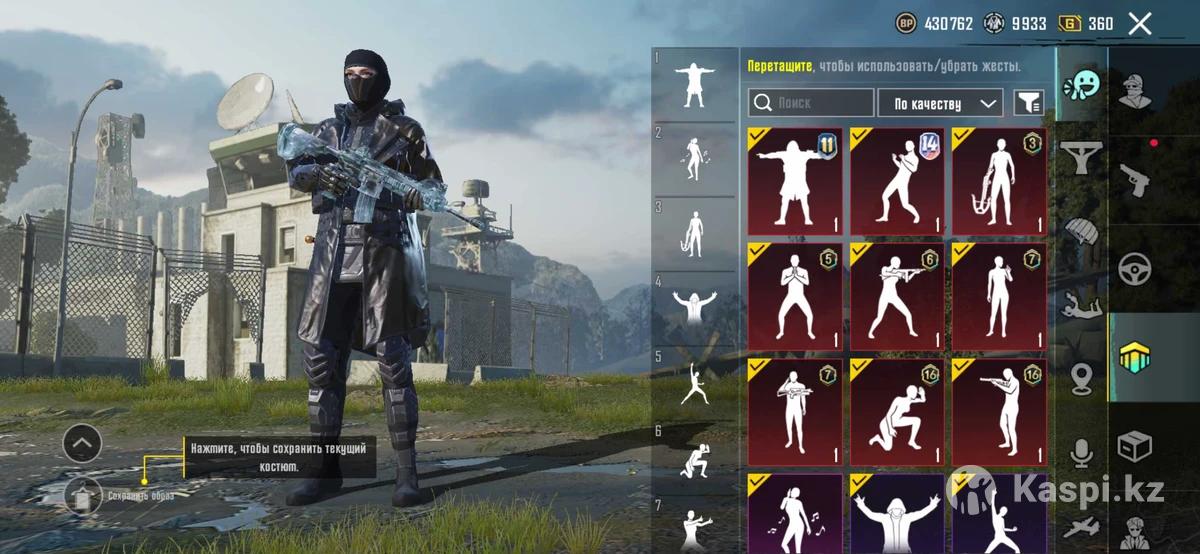This screenshot has height=554, width=1200.
Task: Expand the arrow button above Сохранить образ
Action: pos(82,442)
